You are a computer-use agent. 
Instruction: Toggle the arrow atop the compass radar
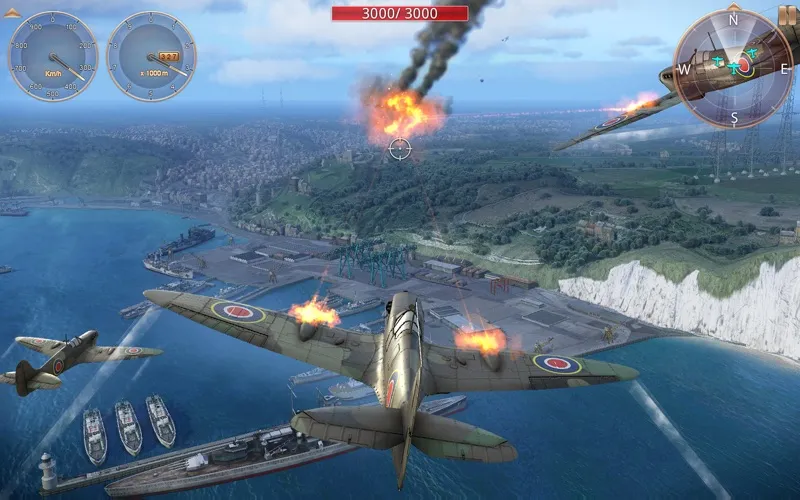coord(733,7)
